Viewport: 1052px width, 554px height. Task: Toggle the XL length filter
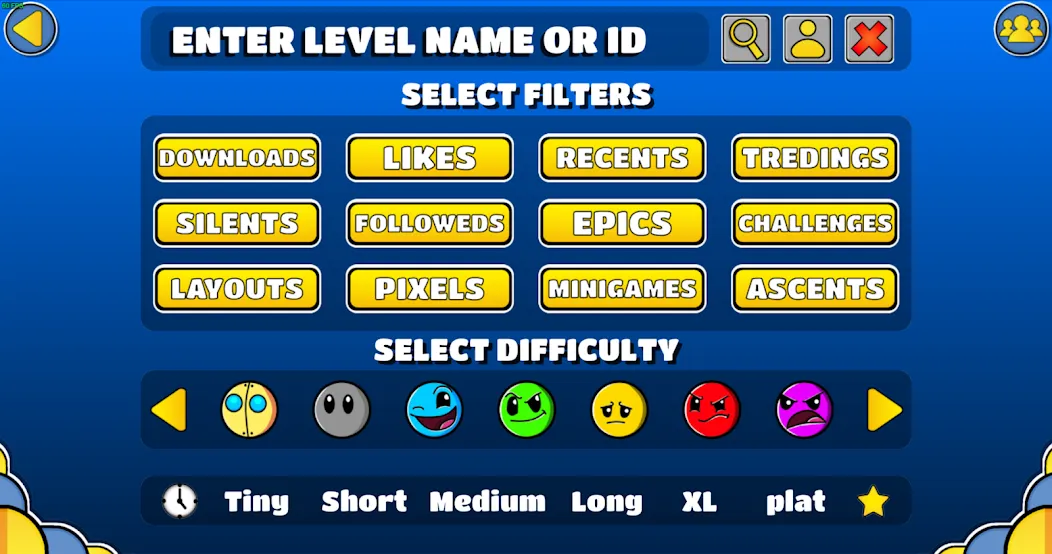[x=699, y=501]
